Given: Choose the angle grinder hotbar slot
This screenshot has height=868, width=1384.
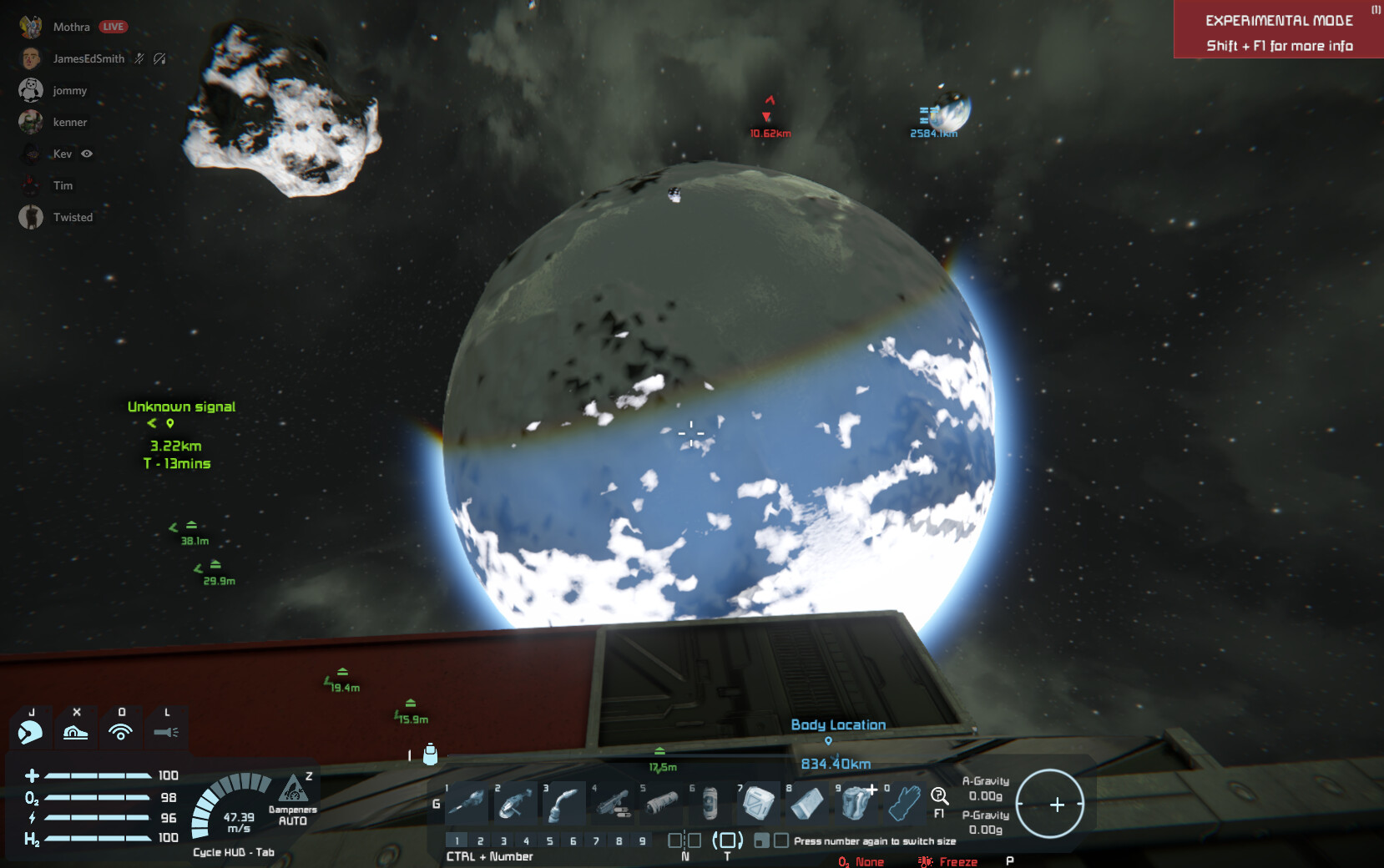Looking at the screenshot, I should tap(515, 803).
